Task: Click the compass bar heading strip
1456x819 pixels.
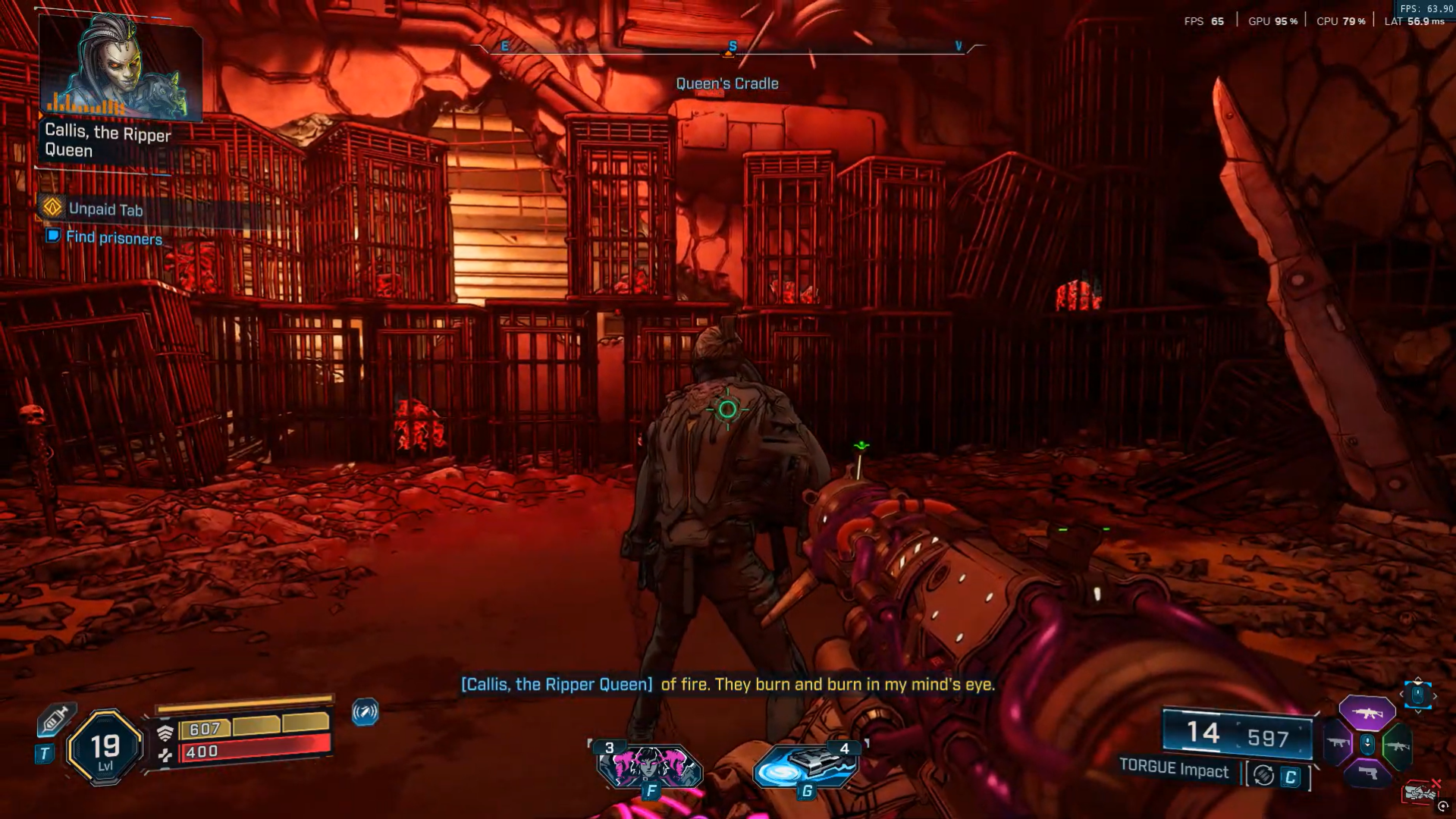Action: click(x=728, y=48)
